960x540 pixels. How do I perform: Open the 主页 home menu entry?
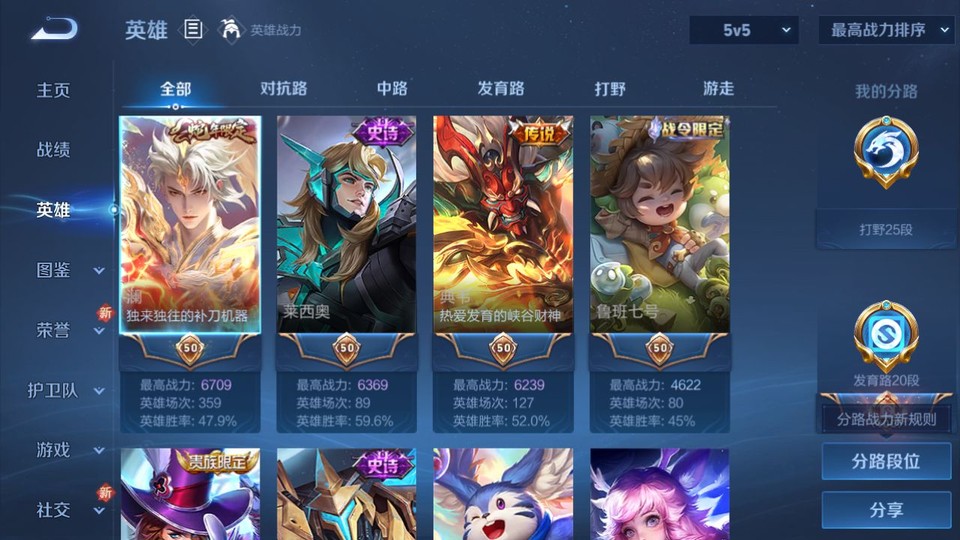(54, 90)
